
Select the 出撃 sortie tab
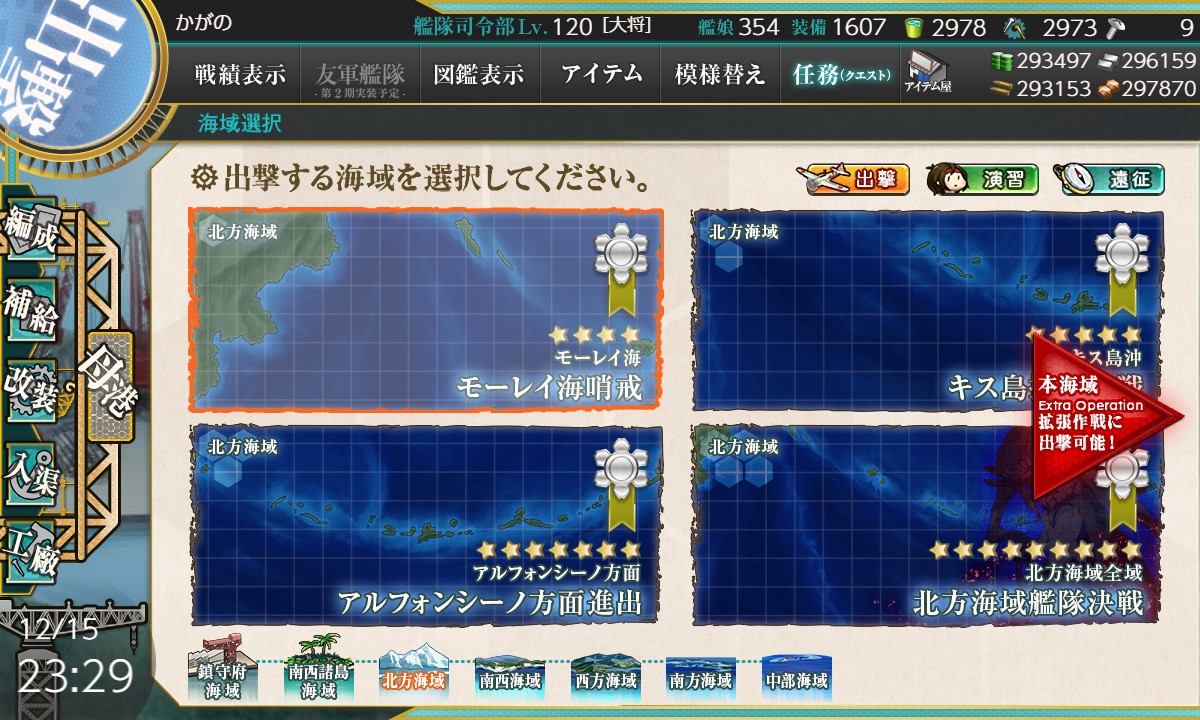tap(854, 180)
